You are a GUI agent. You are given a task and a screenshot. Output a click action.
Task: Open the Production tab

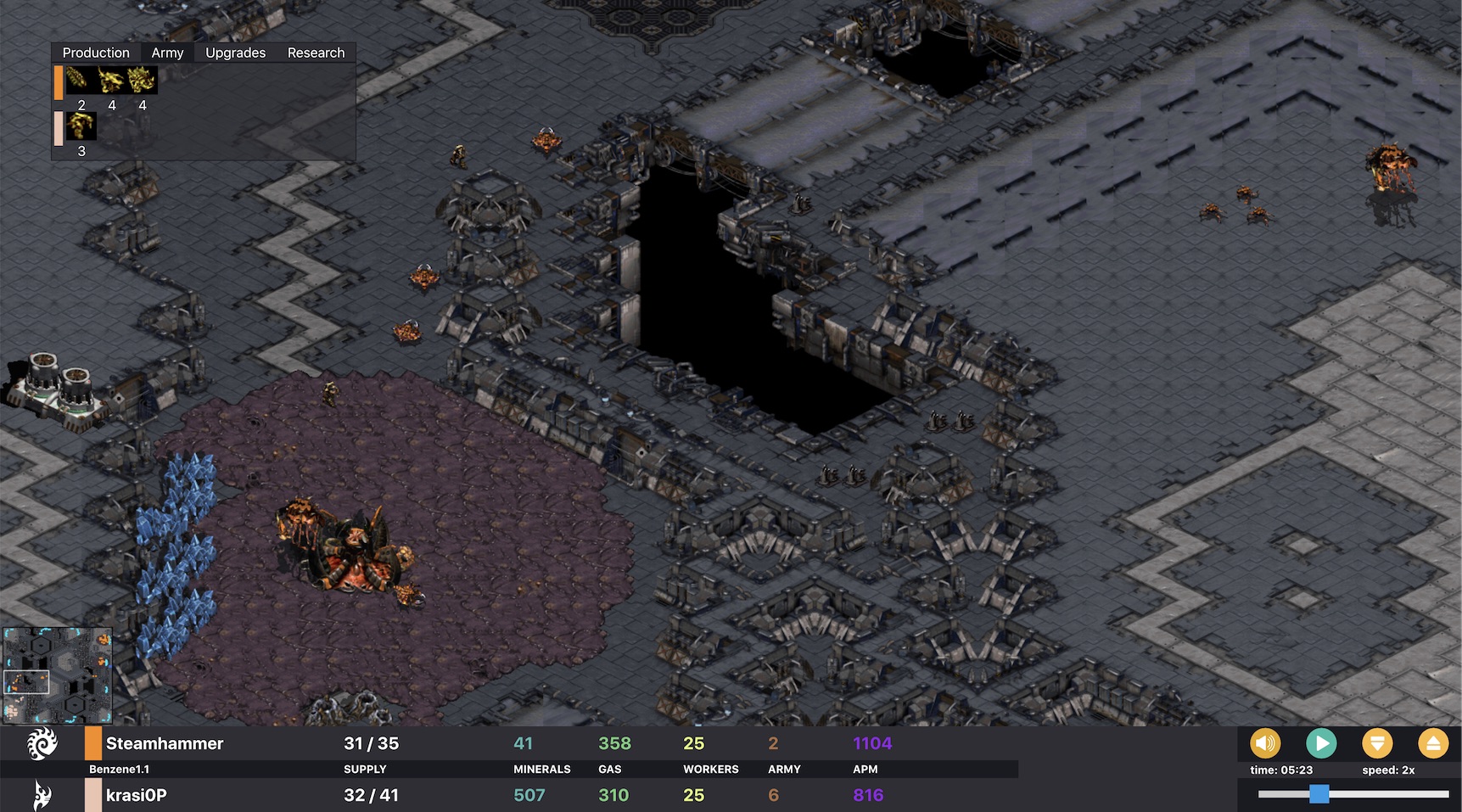(95, 52)
